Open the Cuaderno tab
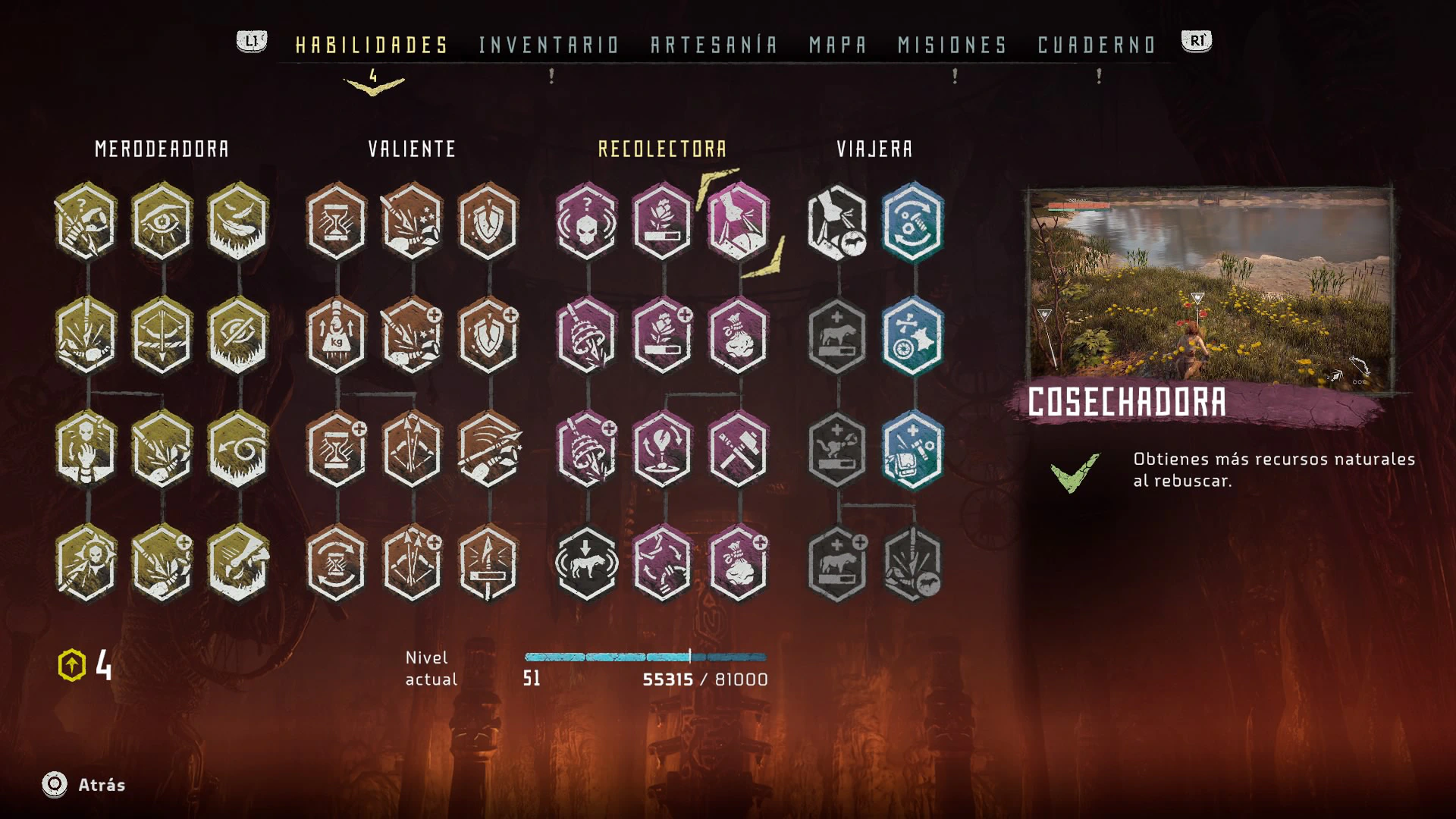 tap(1097, 45)
